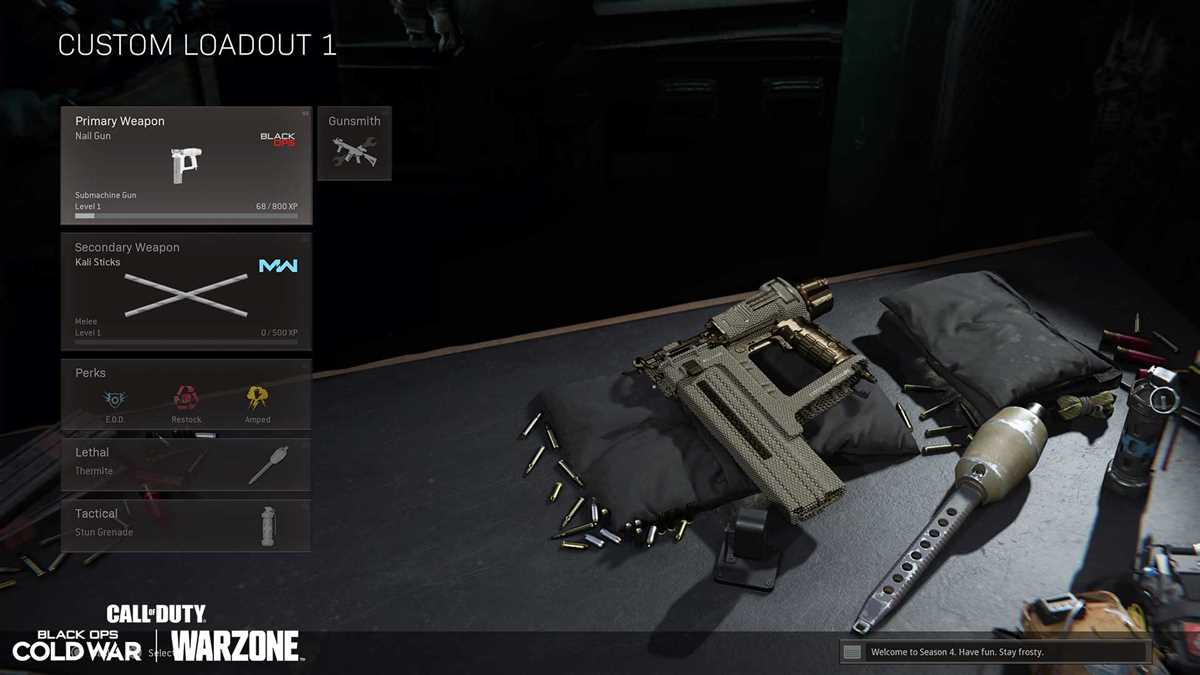The width and height of the screenshot is (1200, 675).
Task: Choose the Kali Sticks secondary weapon slot
Action: tap(186, 292)
